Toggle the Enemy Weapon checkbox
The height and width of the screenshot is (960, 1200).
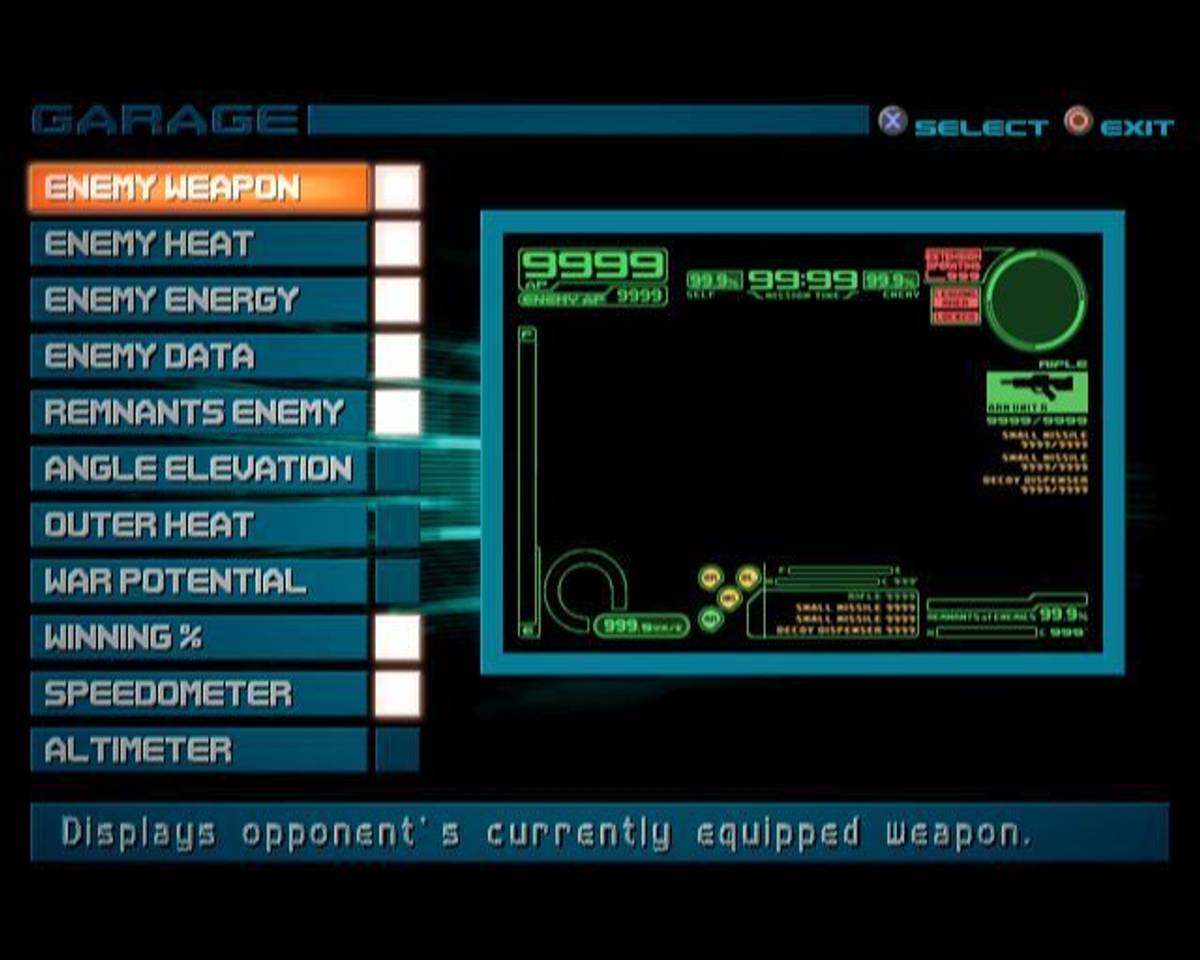click(398, 188)
